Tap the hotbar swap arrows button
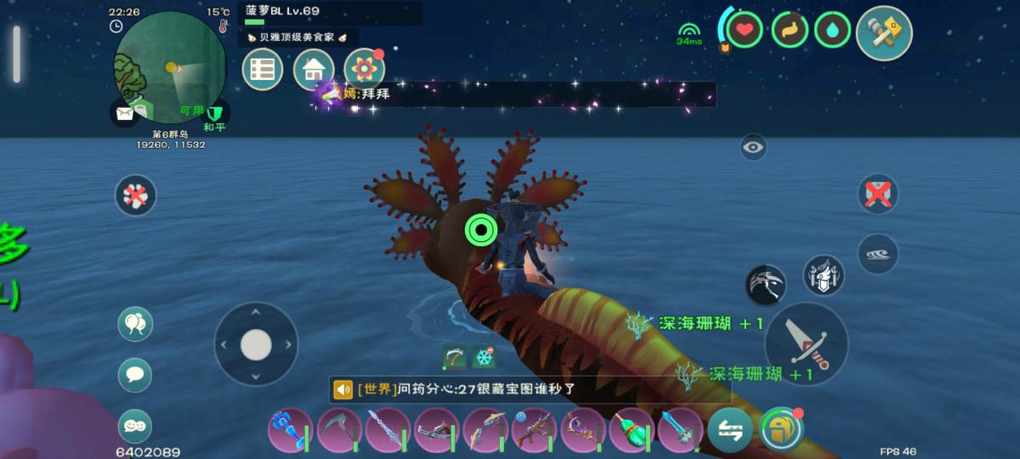1020x459 pixels. (730, 430)
